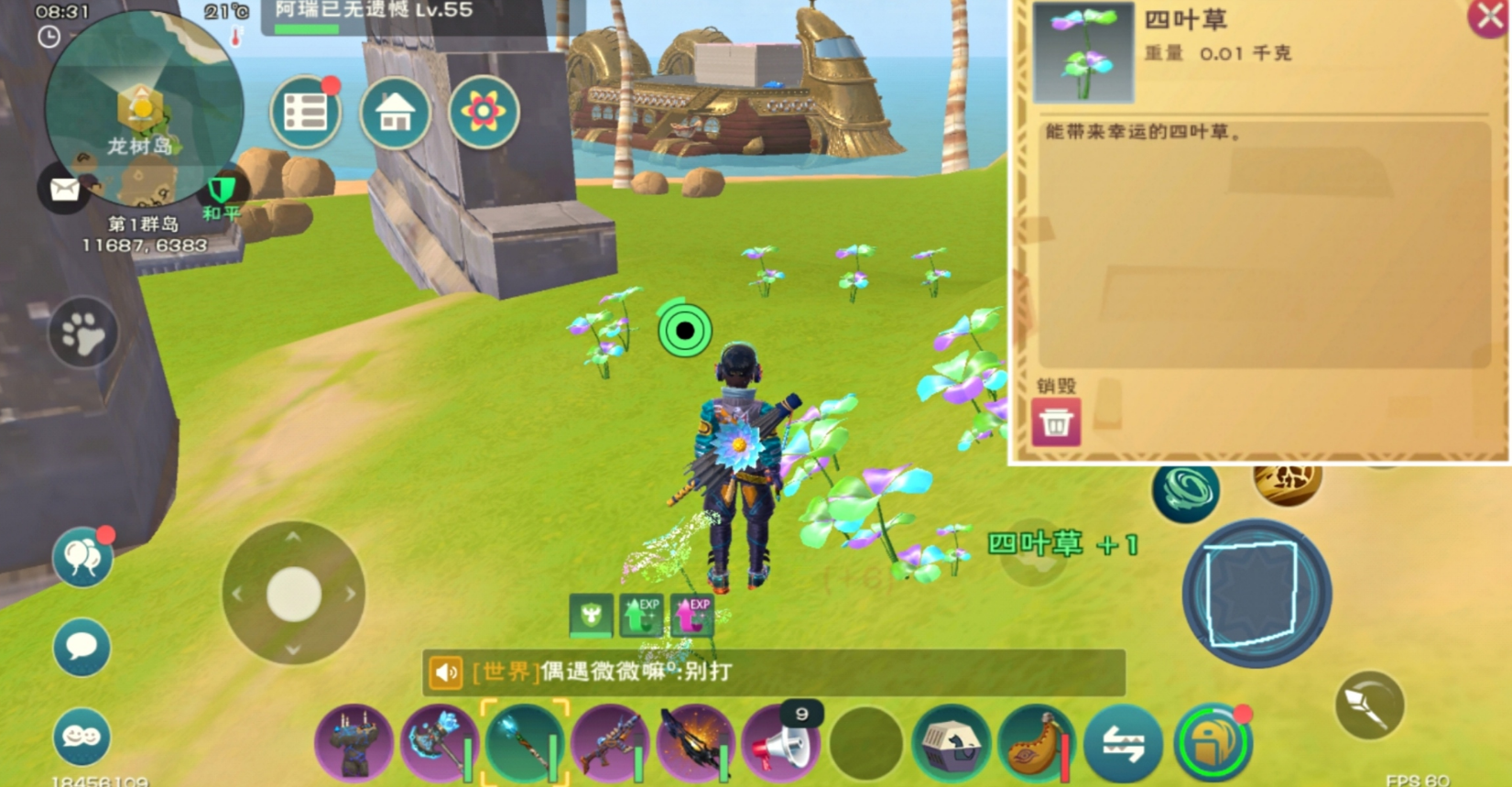
Task: Open the task list menu icon
Action: click(306, 113)
